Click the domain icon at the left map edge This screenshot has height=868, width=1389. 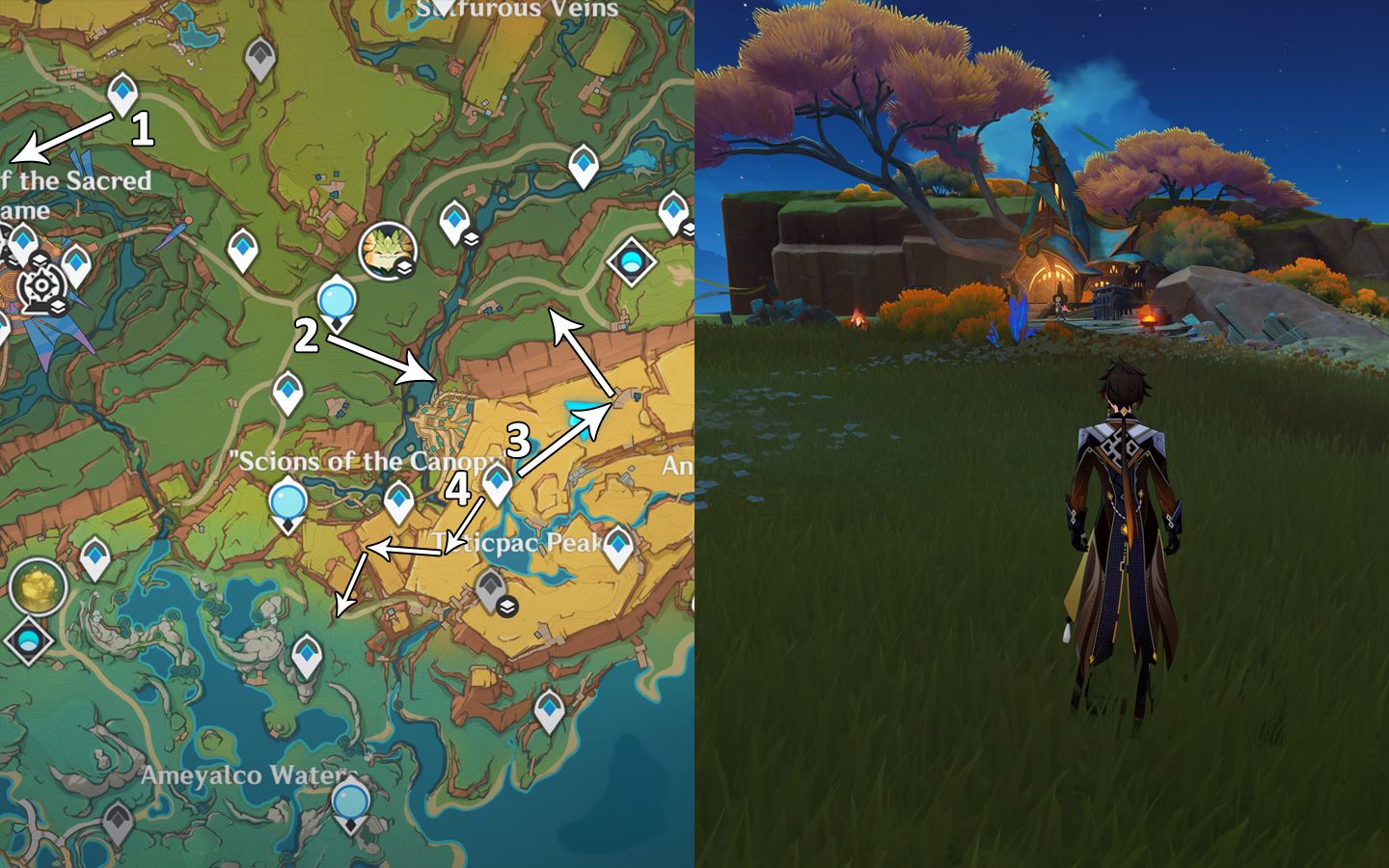click(x=27, y=639)
